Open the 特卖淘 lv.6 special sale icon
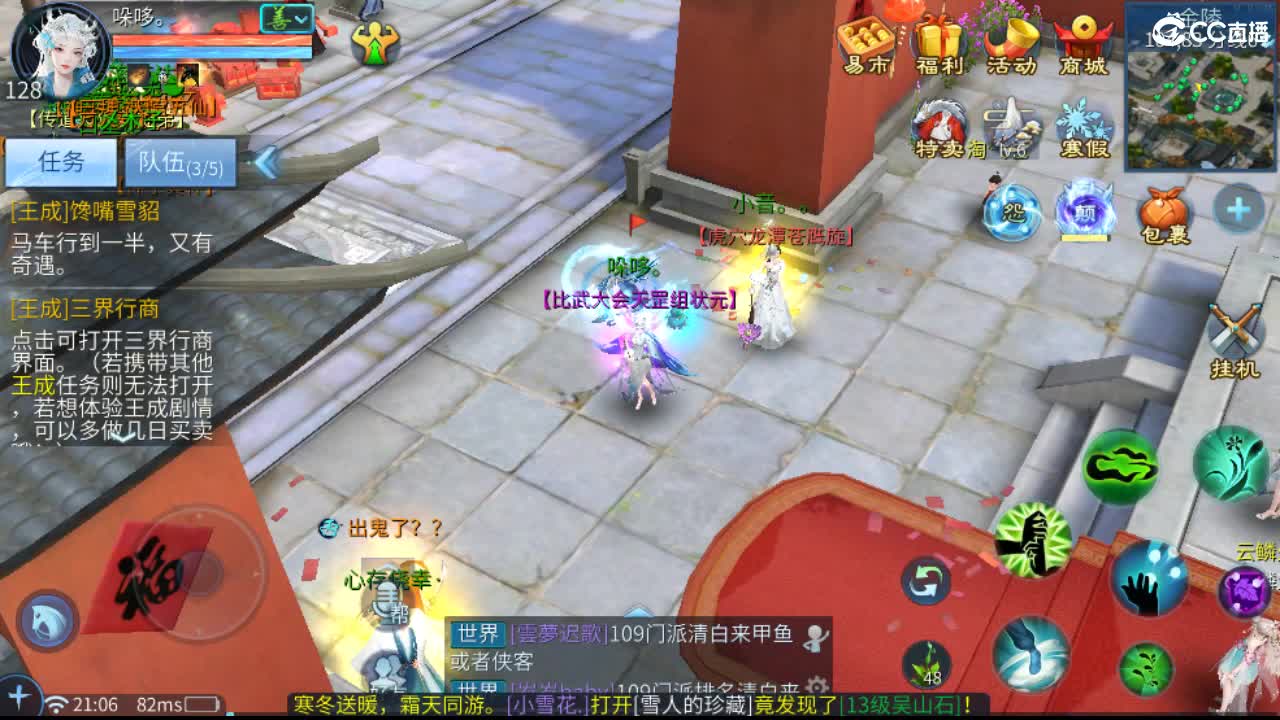1280x720 pixels. click(940, 120)
